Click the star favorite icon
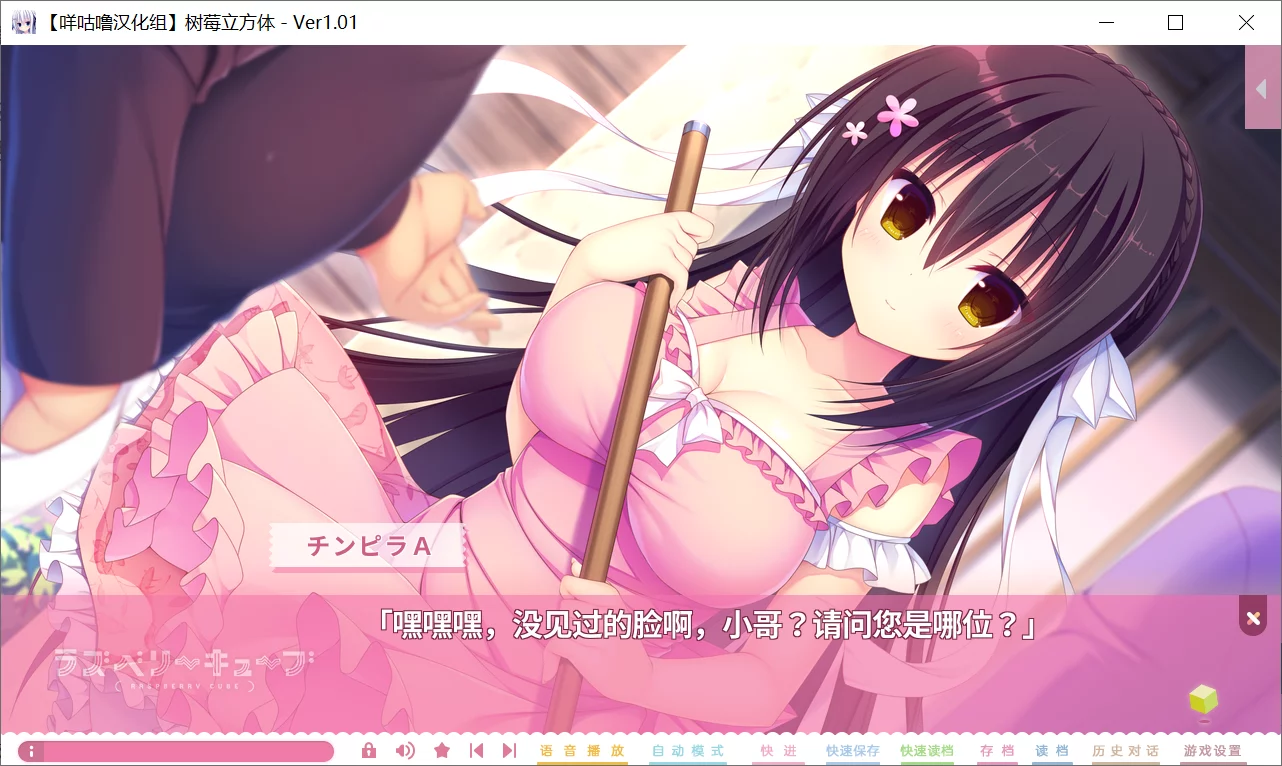 click(442, 749)
